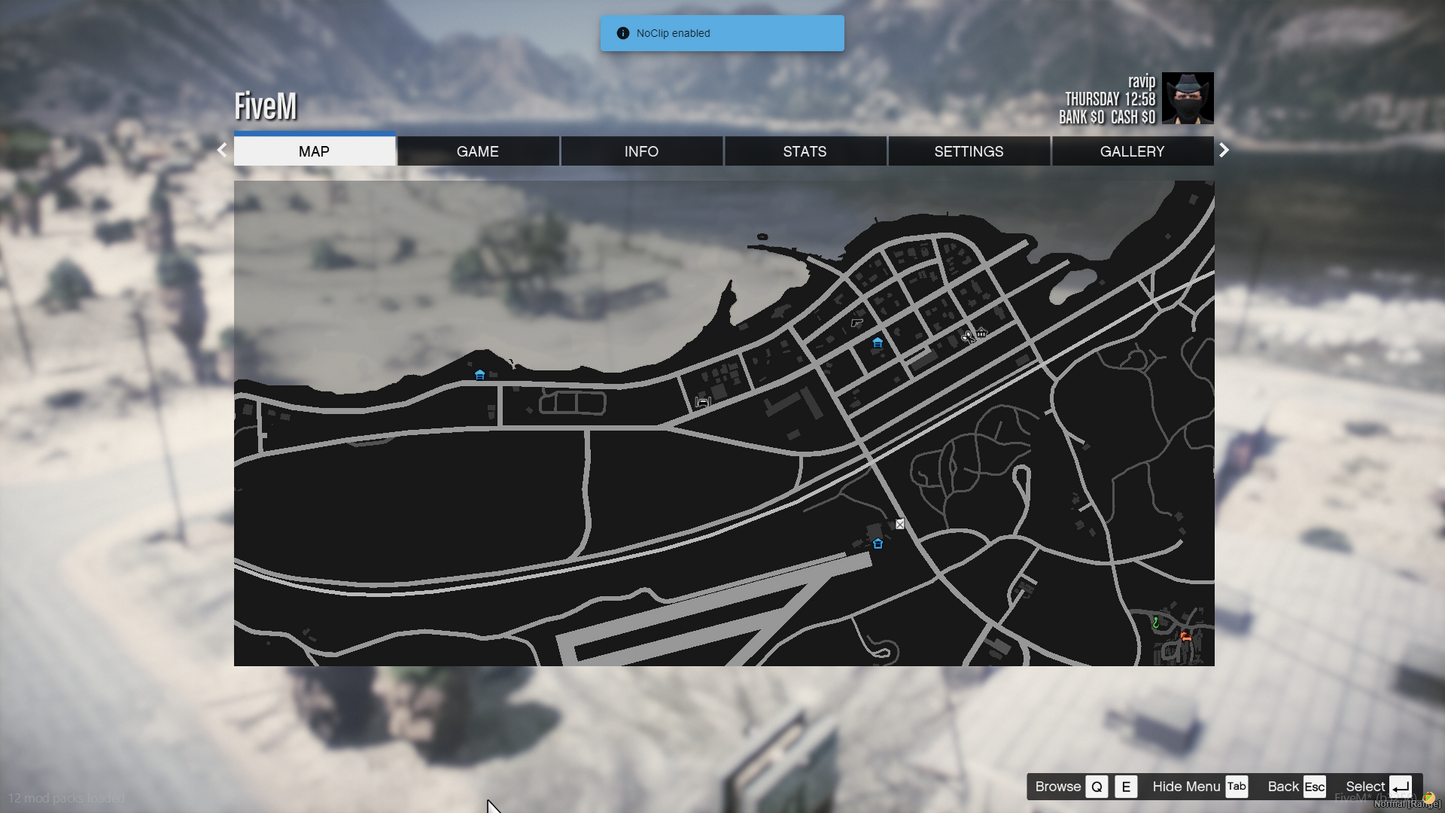The image size is (1445, 813).
Task: Go to the GALLERY tab
Action: tap(1132, 151)
